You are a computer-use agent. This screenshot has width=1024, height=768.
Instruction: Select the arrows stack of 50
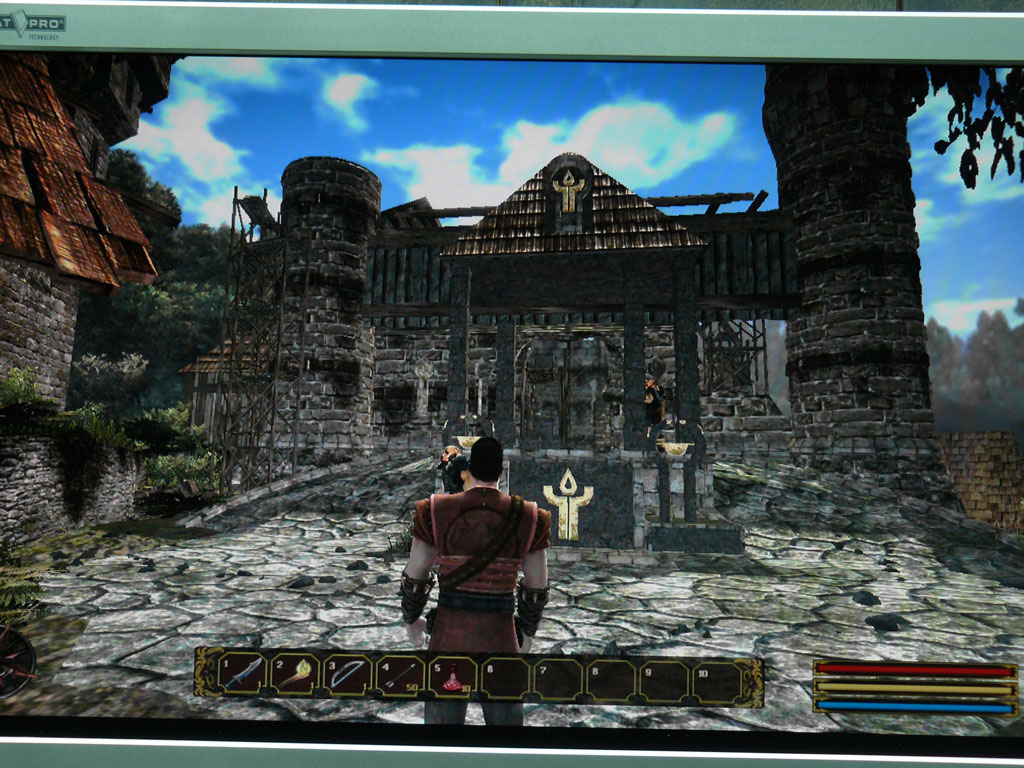[400, 677]
